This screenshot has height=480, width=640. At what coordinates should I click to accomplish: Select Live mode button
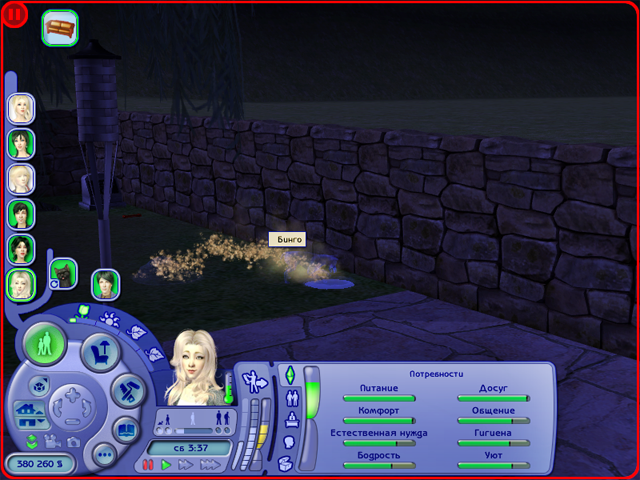pyautogui.click(x=45, y=346)
